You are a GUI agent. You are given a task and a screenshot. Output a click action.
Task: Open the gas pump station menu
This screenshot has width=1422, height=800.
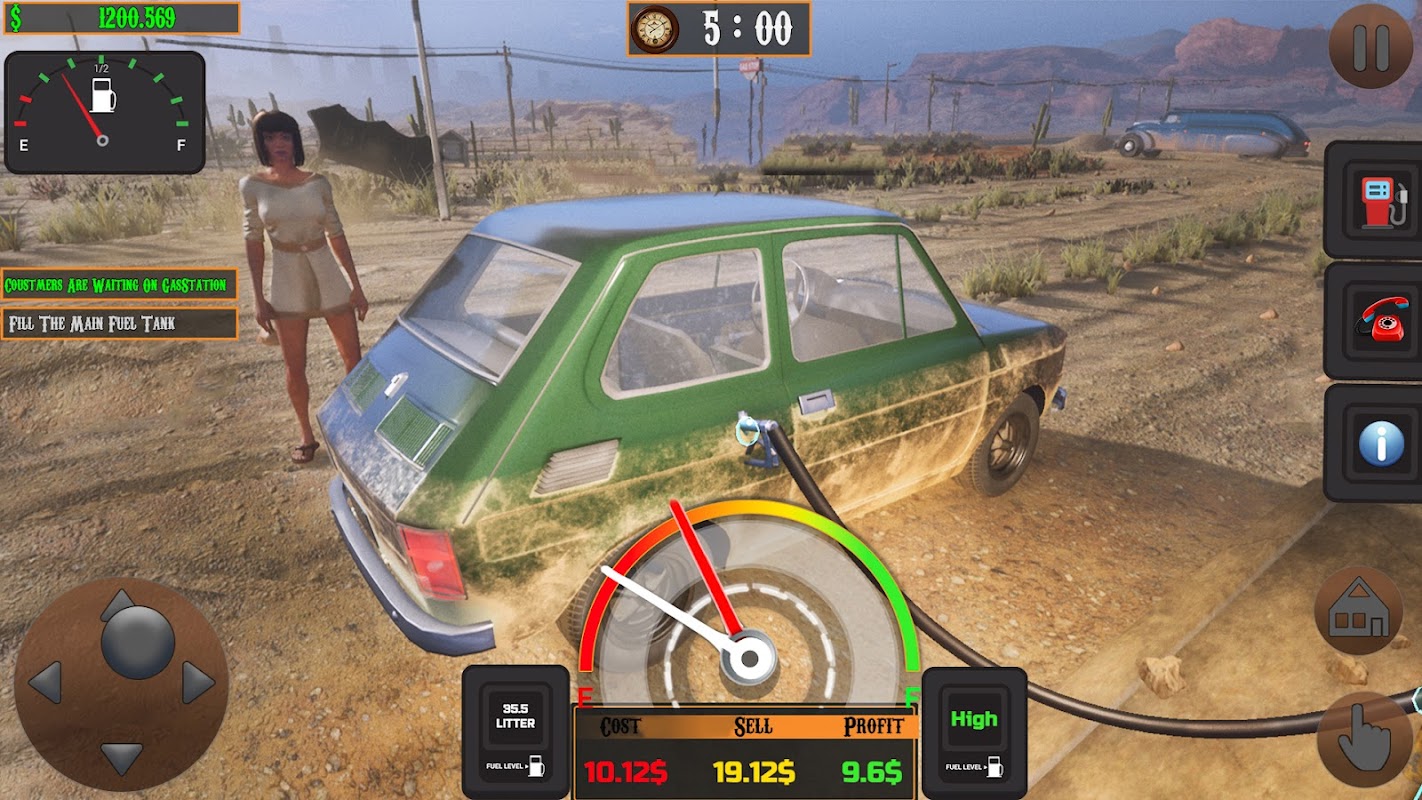1380,200
